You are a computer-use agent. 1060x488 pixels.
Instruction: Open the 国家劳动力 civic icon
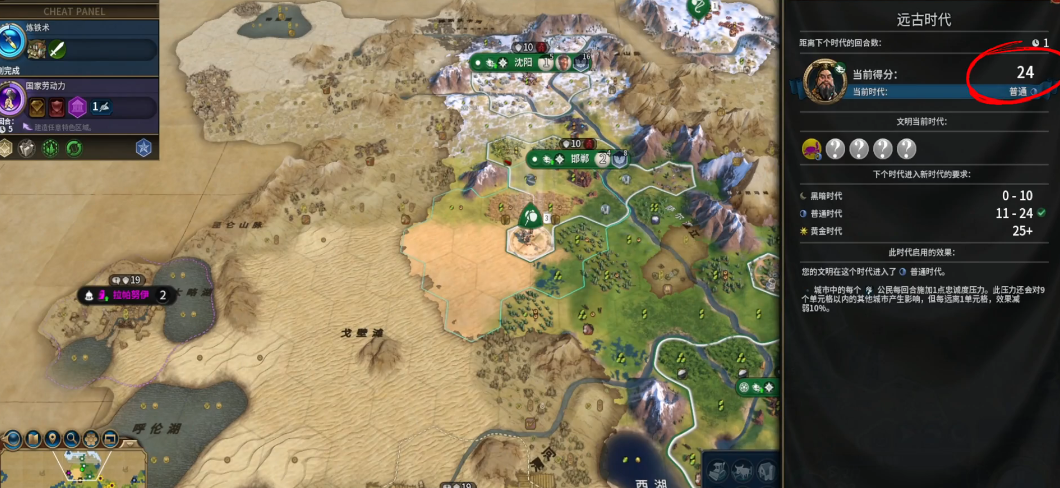(x=11, y=98)
